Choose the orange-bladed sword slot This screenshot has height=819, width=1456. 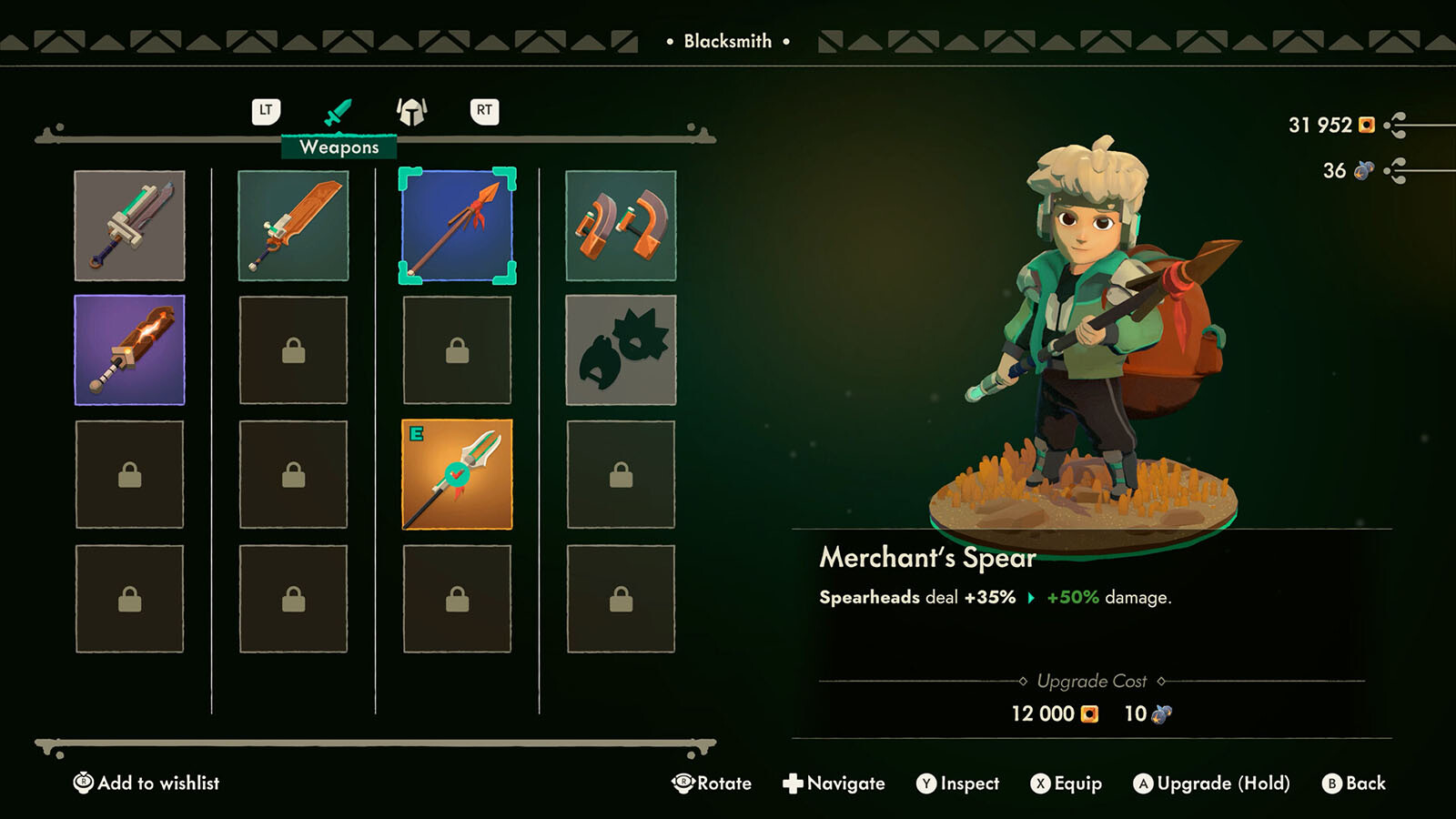click(293, 226)
